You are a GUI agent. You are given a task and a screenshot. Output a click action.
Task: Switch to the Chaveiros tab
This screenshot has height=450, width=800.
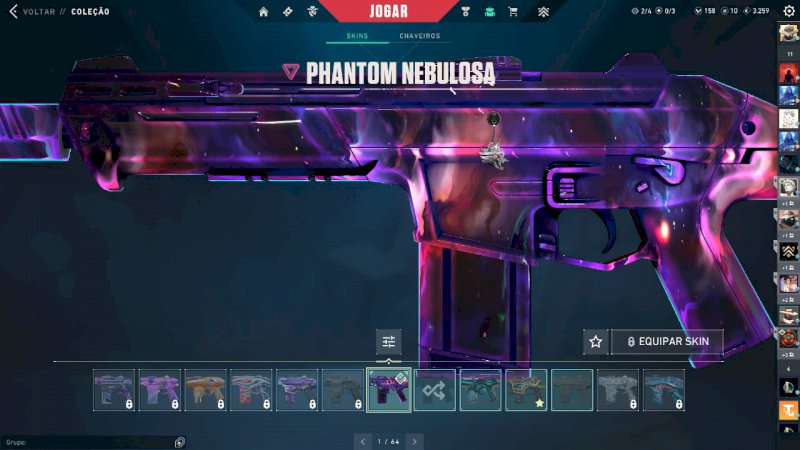[x=420, y=36]
